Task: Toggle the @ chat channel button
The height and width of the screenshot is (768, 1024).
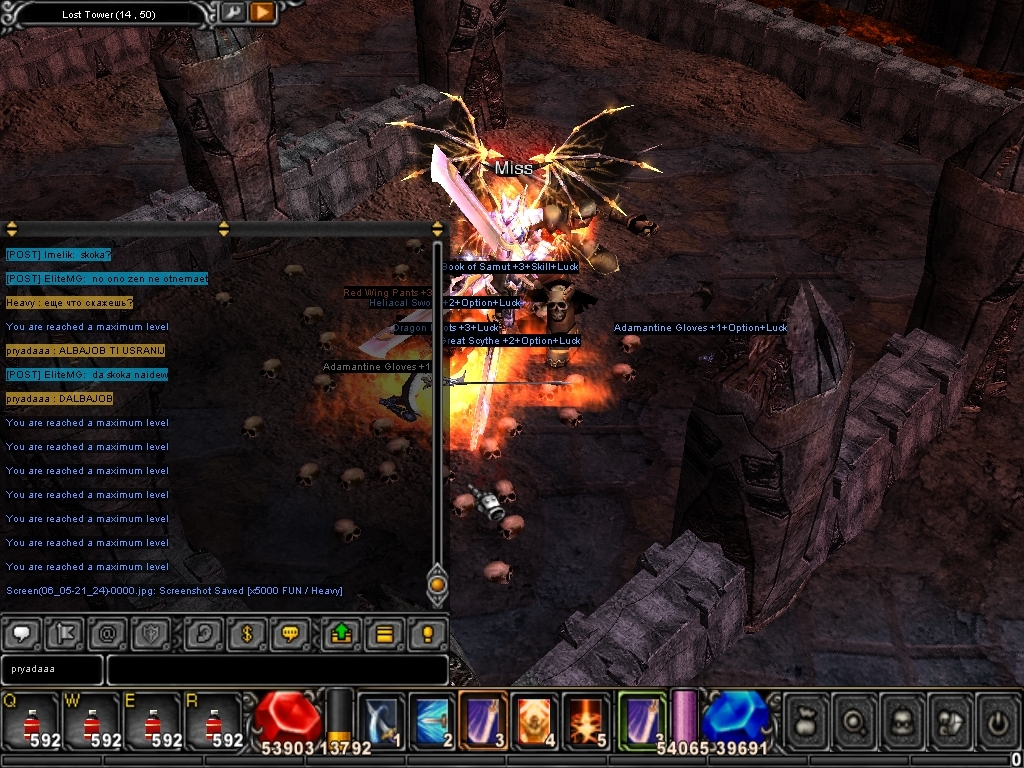Action: click(107, 634)
